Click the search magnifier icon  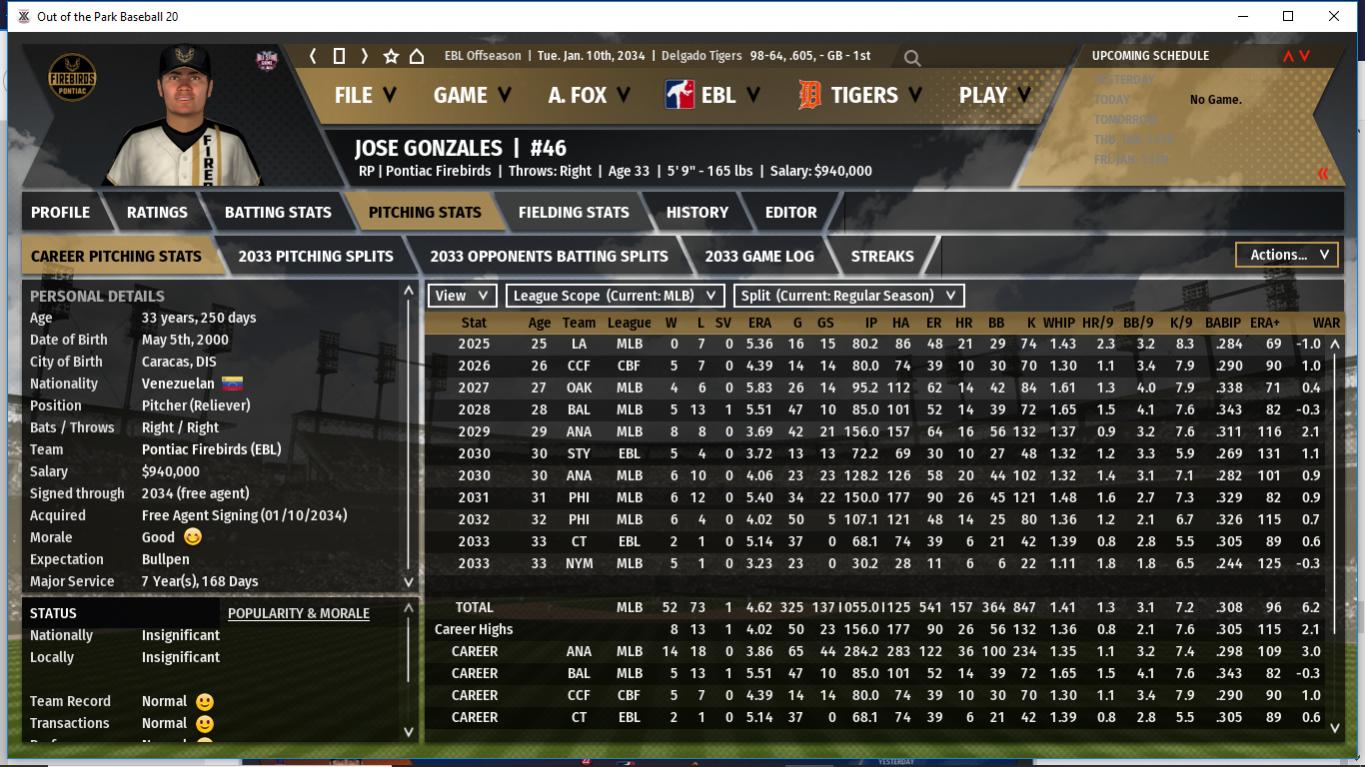click(x=912, y=58)
